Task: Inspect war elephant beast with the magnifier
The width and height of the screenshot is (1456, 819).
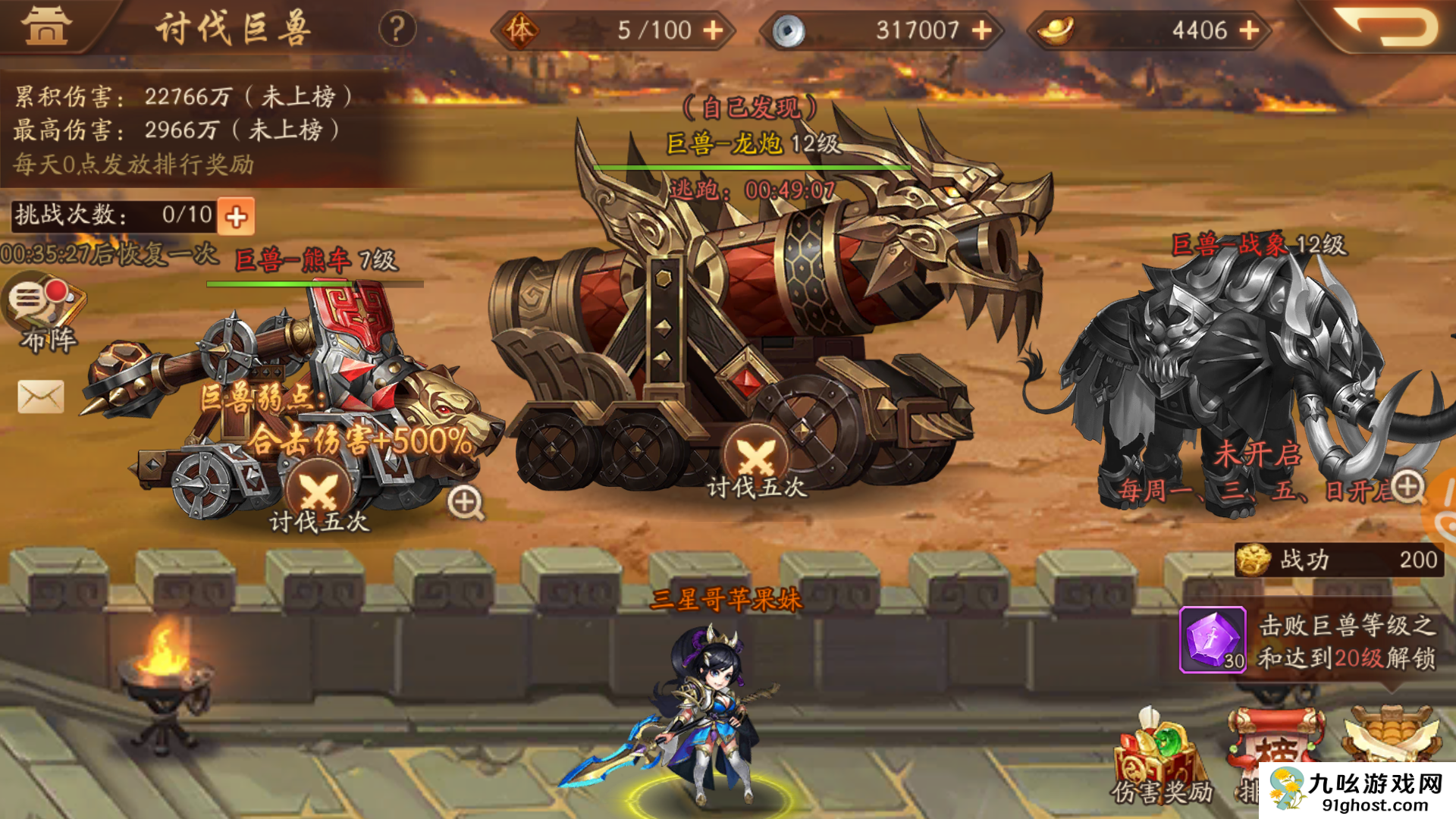Action: (x=1407, y=487)
